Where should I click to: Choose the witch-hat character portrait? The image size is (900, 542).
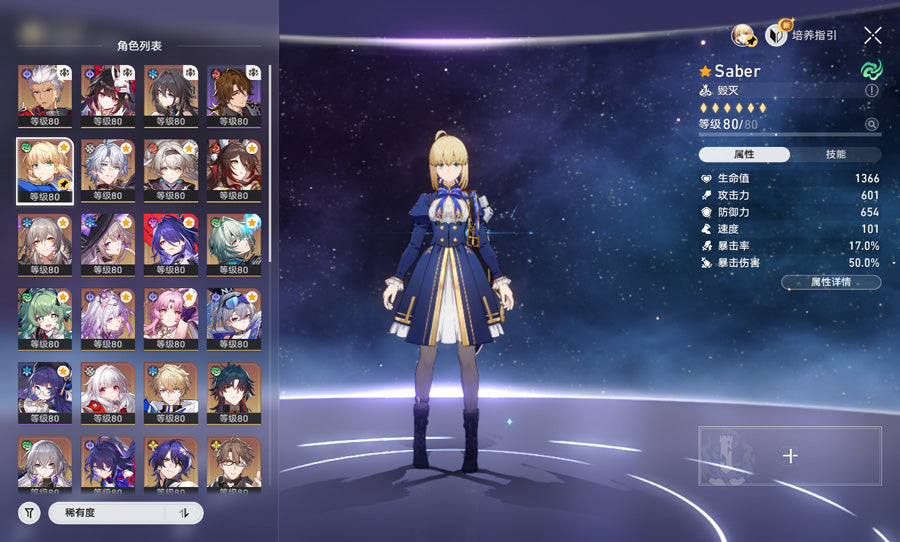108,242
